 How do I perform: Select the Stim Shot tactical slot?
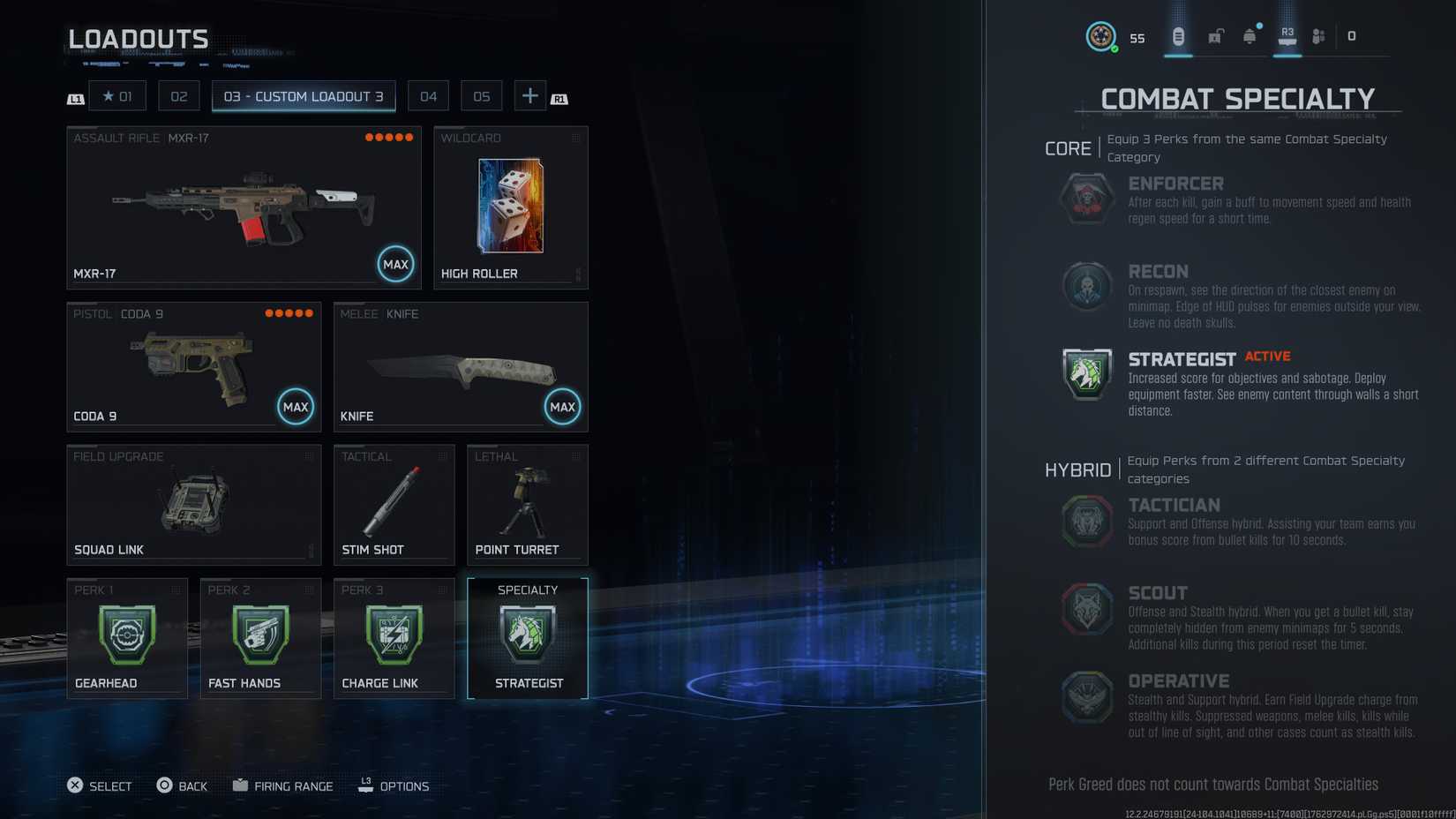pos(394,503)
